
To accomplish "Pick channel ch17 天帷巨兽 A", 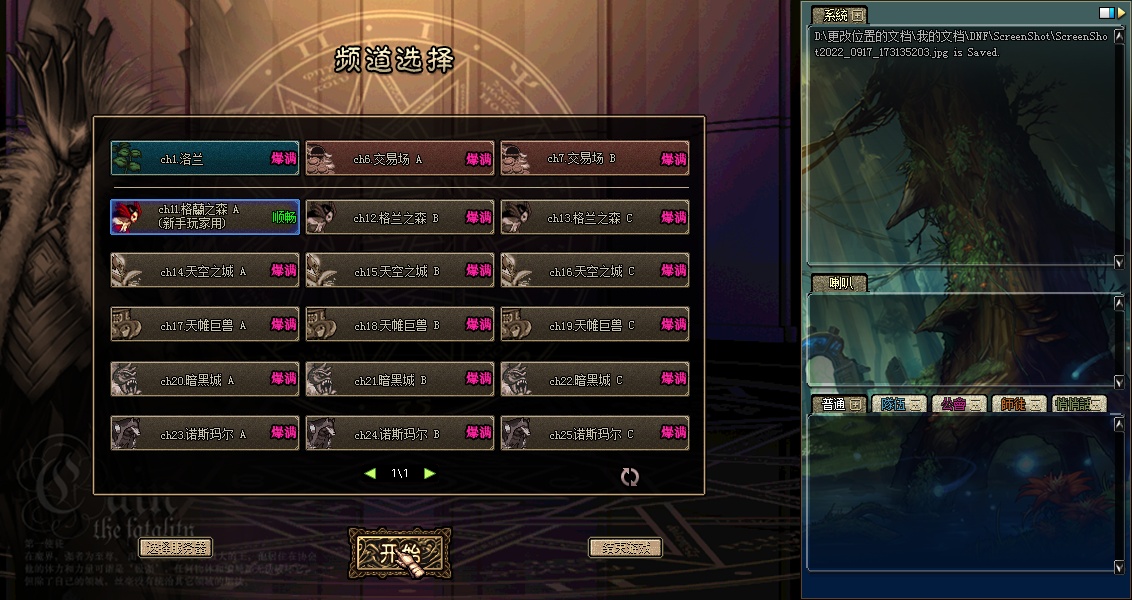I will (204, 325).
